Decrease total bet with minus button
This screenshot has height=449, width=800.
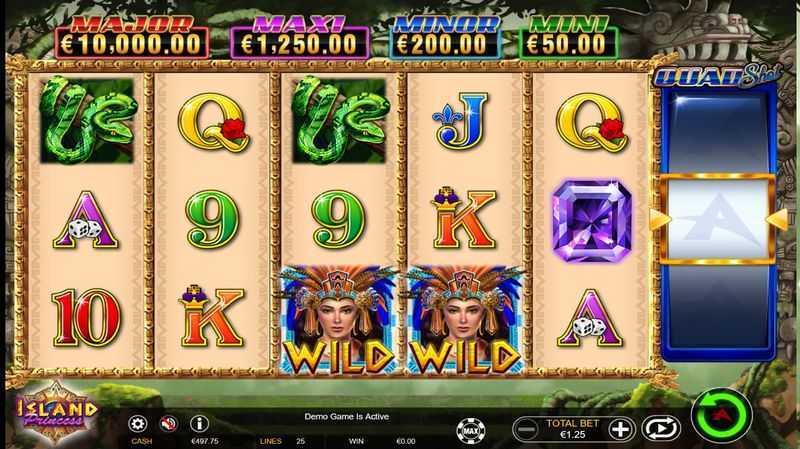pos(526,430)
